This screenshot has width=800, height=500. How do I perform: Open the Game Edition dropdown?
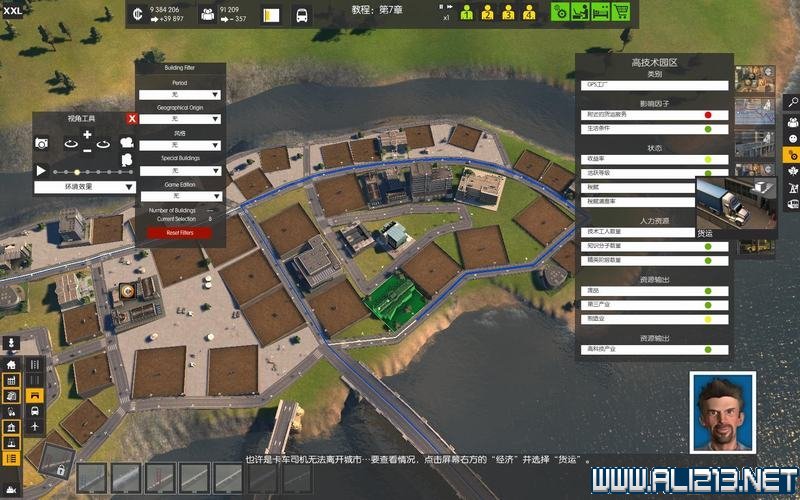pos(180,195)
